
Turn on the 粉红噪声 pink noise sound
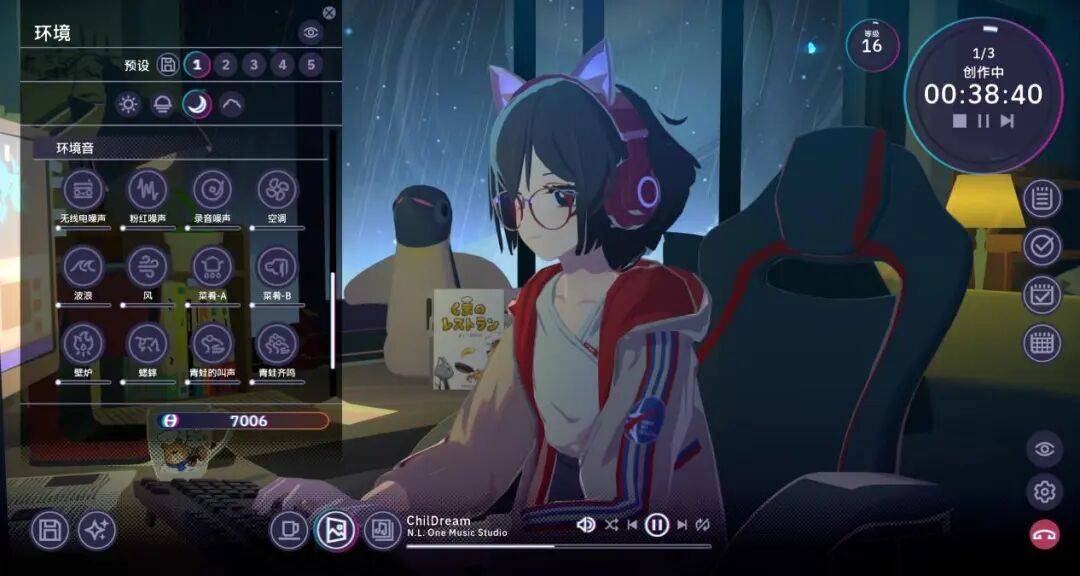click(x=147, y=190)
